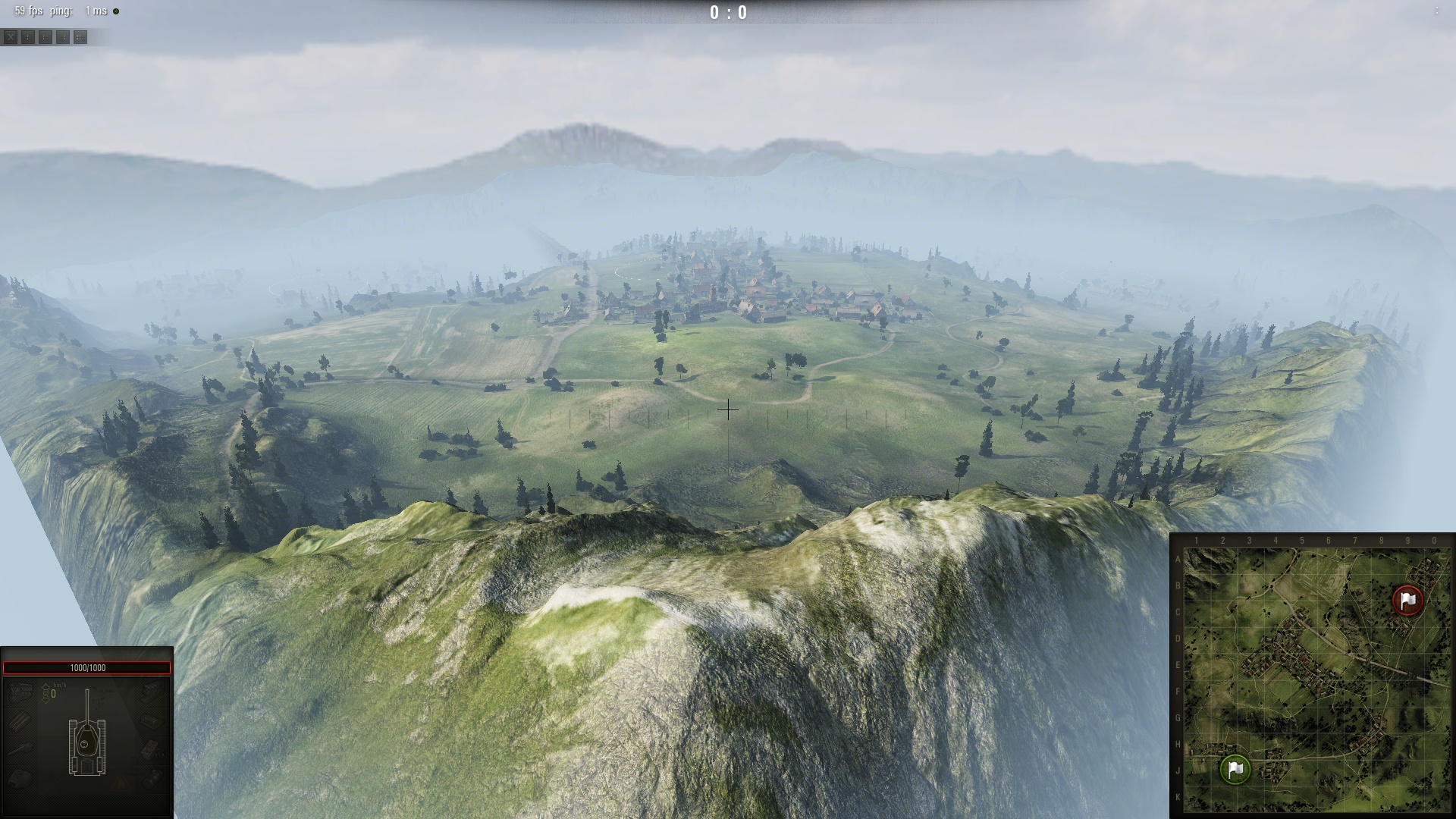Screen dimensions: 1456x819
Task: Select the engine module icon
Action: coord(21,692)
